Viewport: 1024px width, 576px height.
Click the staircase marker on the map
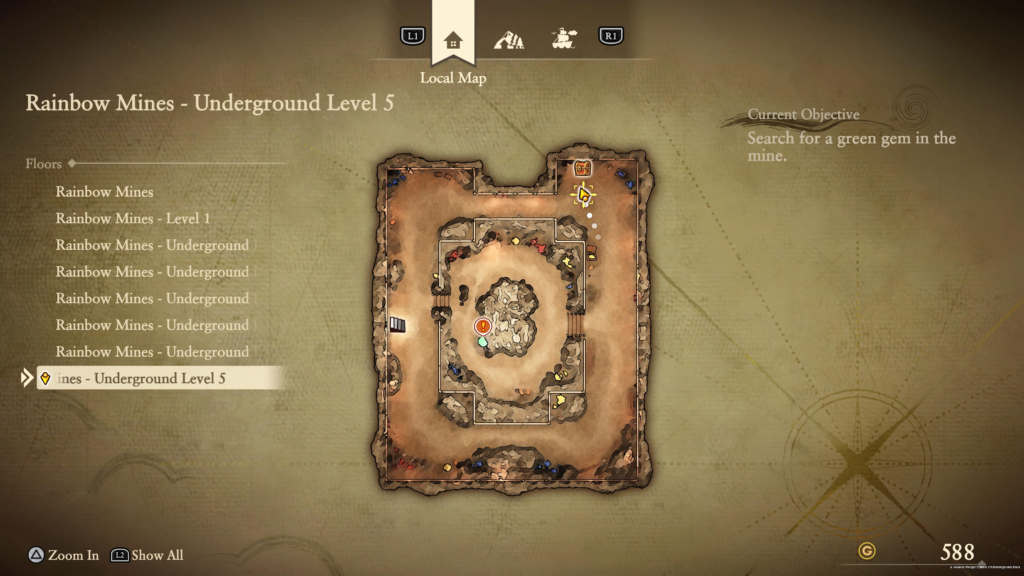click(398, 324)
